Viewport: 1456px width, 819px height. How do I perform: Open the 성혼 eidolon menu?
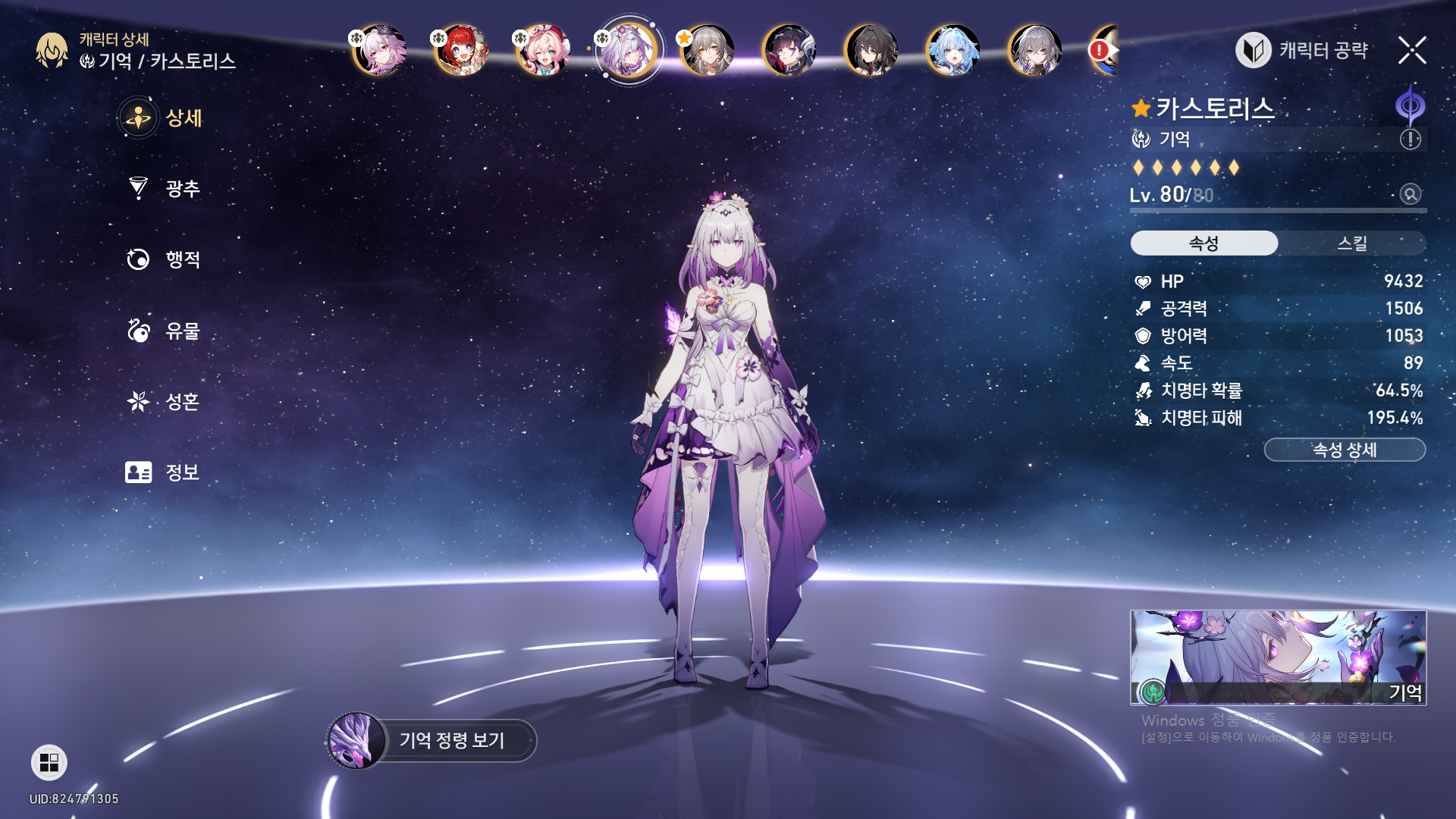click(164, 401)
